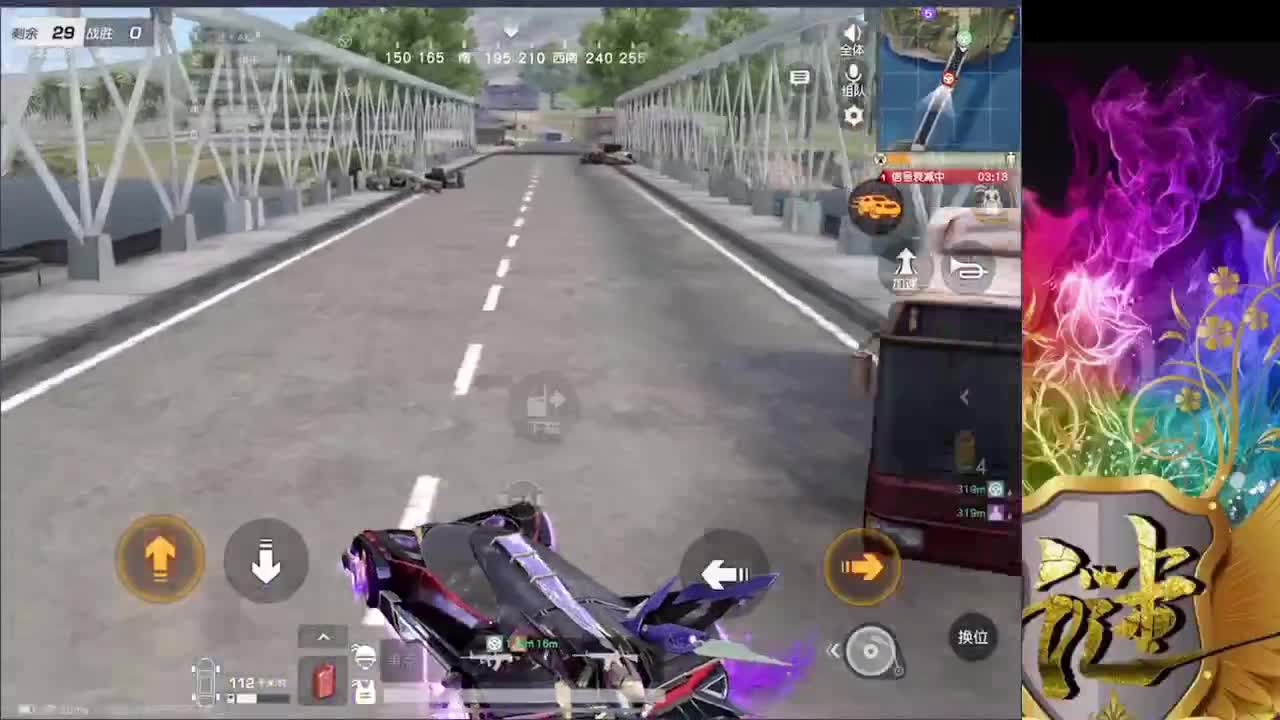The image size is (1280, 720).
Task: Click the orange vehicle status icon
Action: point(877,206)
